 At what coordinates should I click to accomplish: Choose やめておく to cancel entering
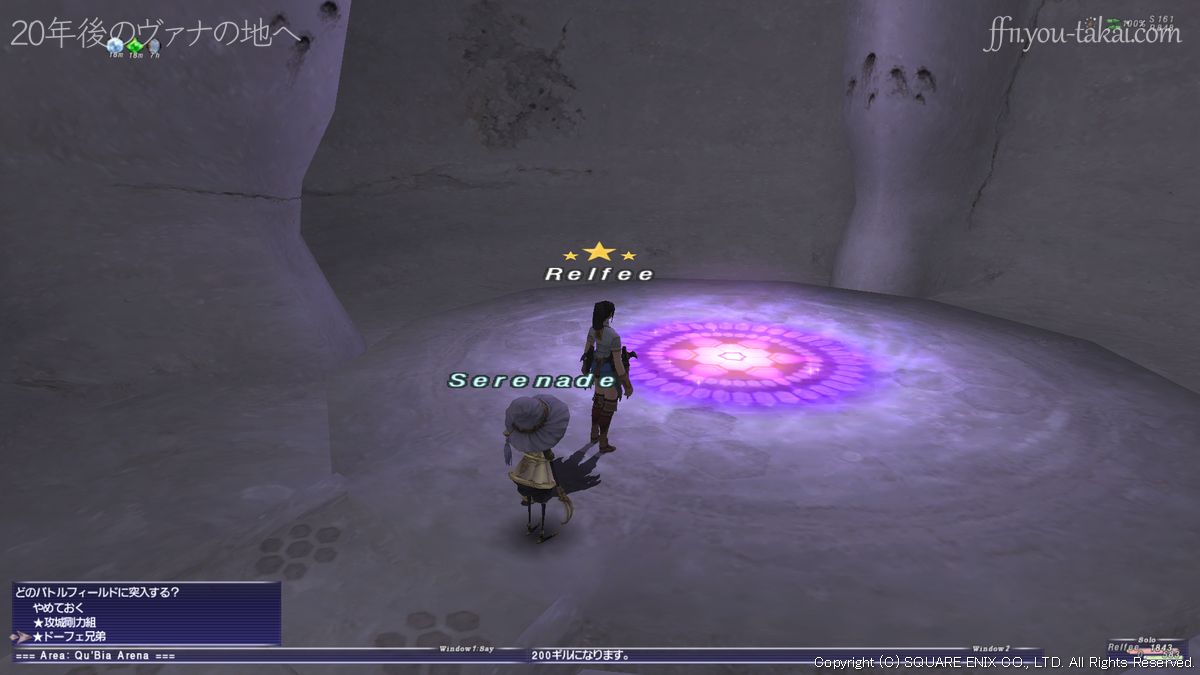coord(57,607)
